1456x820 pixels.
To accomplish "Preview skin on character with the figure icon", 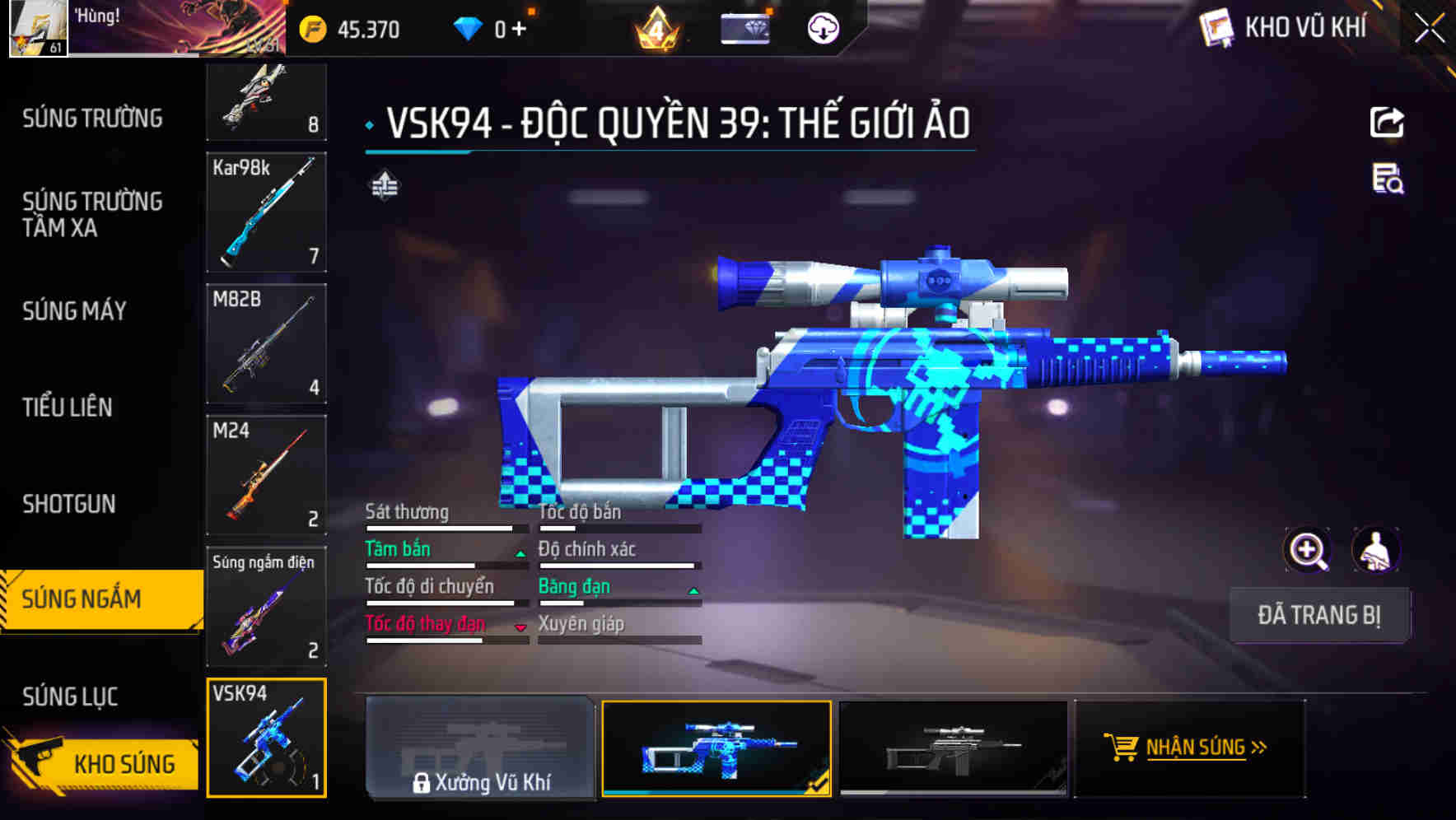I will 1374,550.
